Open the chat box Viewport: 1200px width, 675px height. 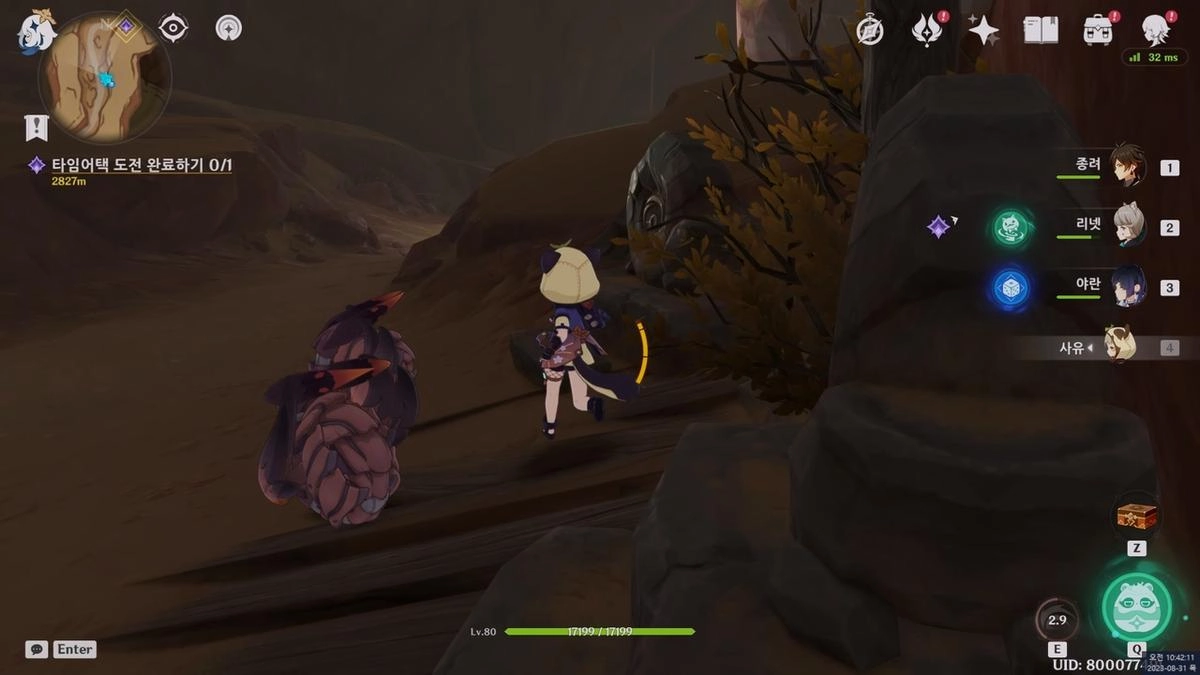coord(36,649)
